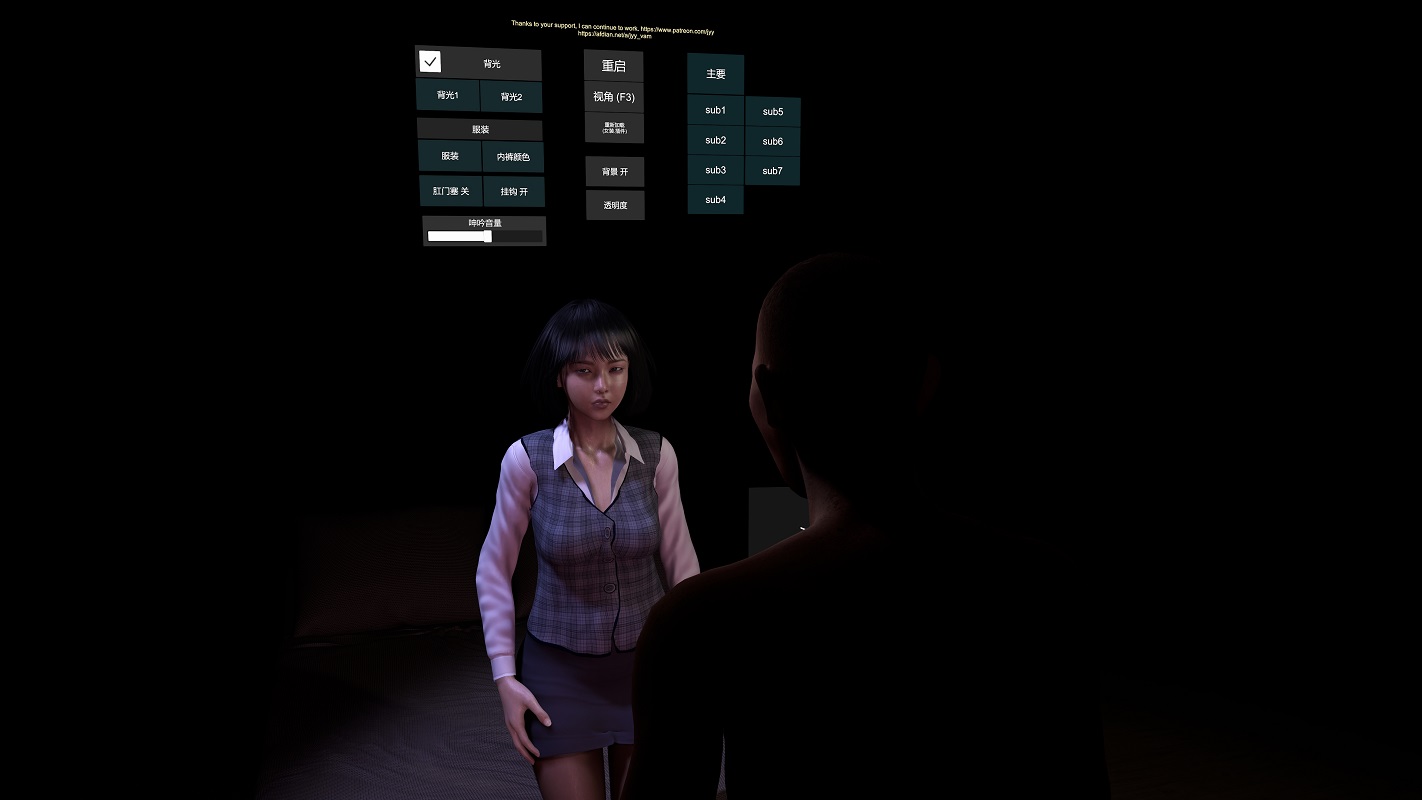Click the 重启 restart button

[x=614, y=66]
